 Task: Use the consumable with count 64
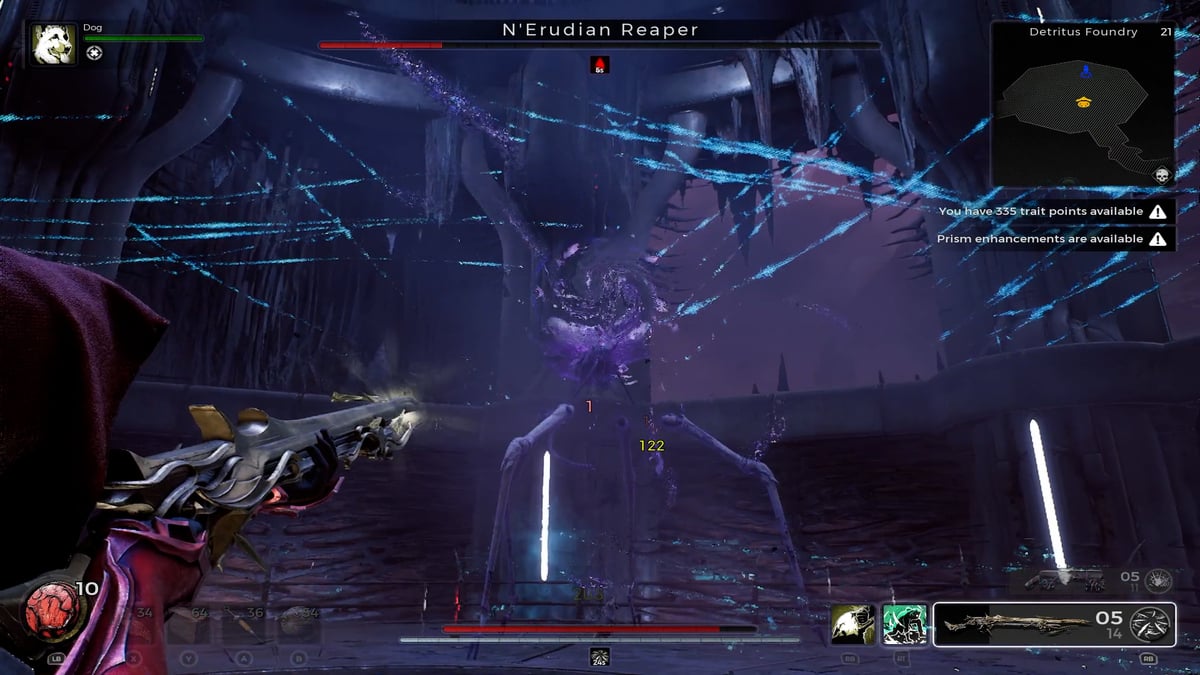pos(188,625)
